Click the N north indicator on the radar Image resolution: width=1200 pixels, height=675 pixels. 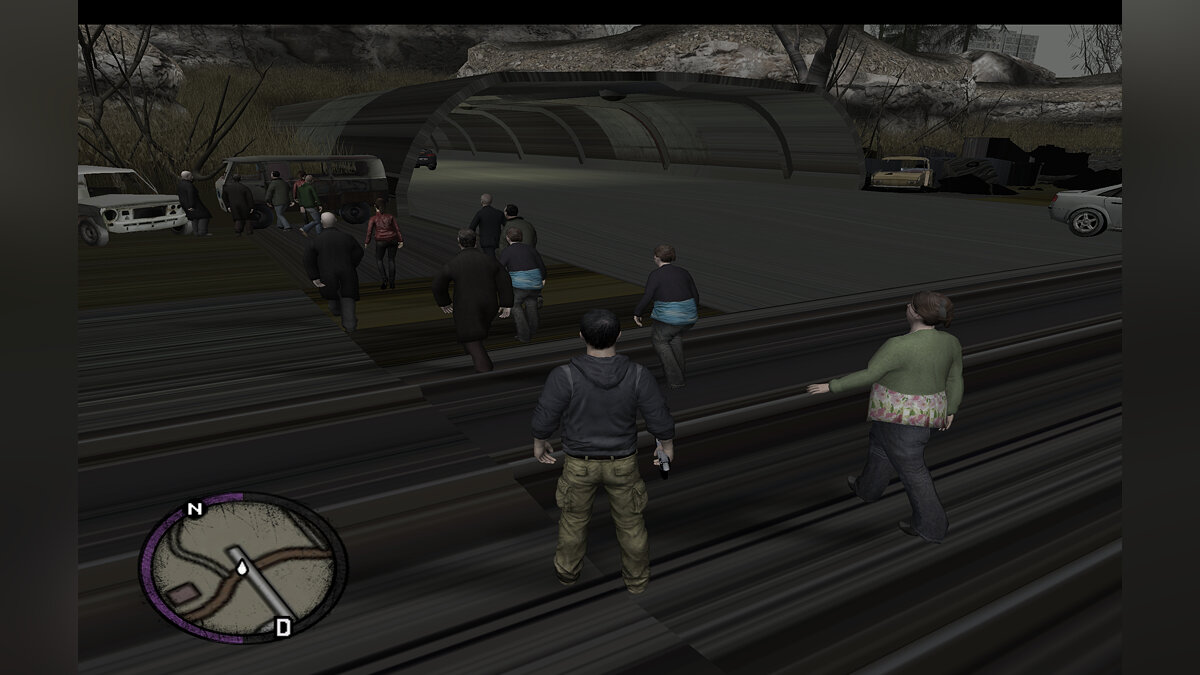click(194, 510)
